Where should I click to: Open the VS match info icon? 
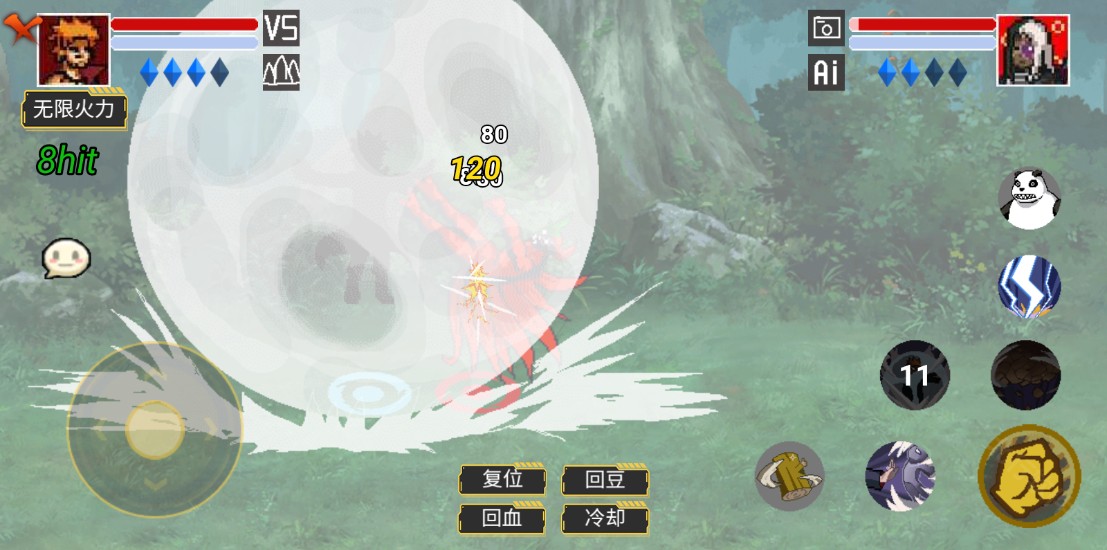[x=281, y=28]
